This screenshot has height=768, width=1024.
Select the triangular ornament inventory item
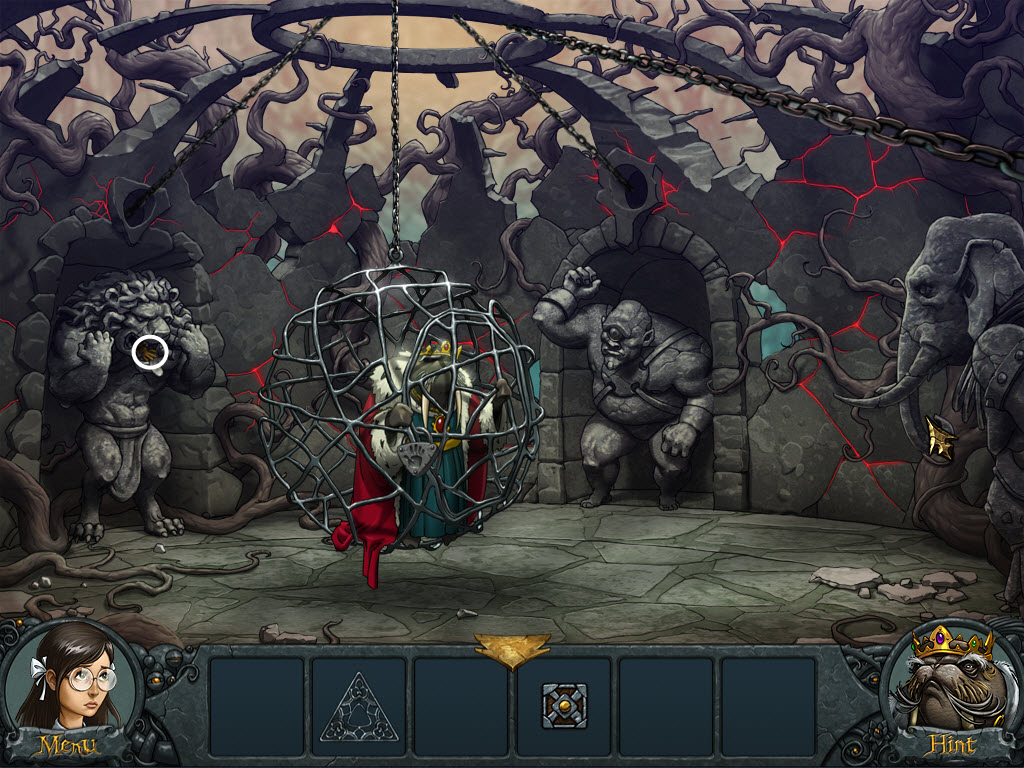[358, 706]
